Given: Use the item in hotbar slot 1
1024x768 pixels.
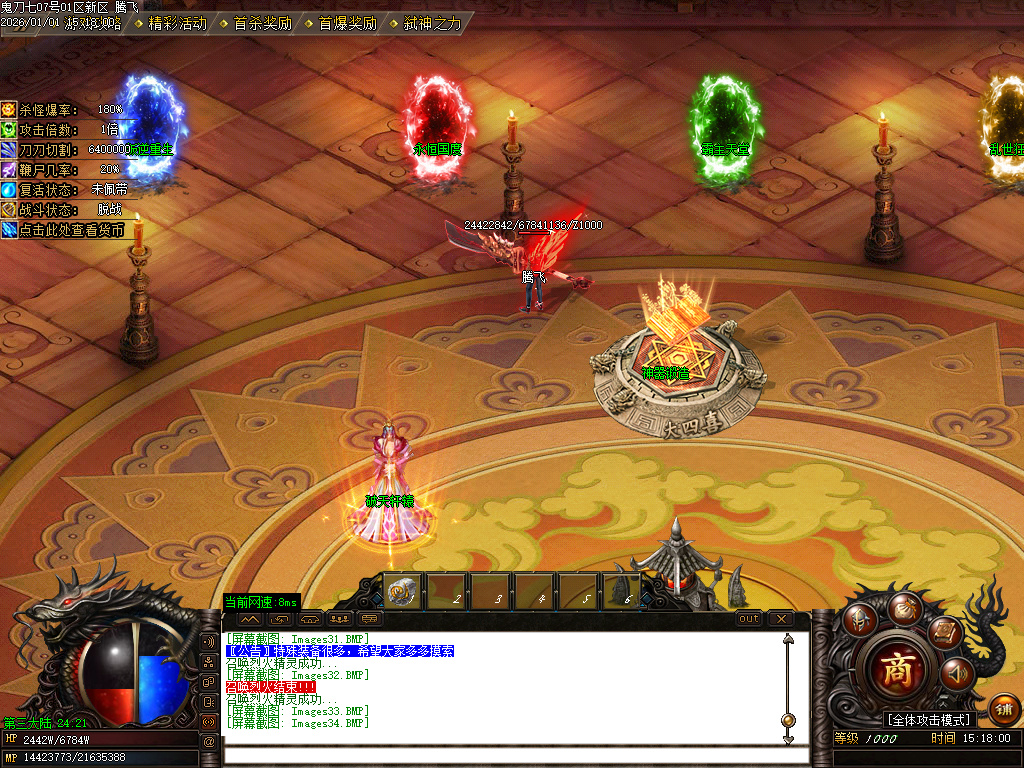Looking at the screenshot, I should pos(404,592).
